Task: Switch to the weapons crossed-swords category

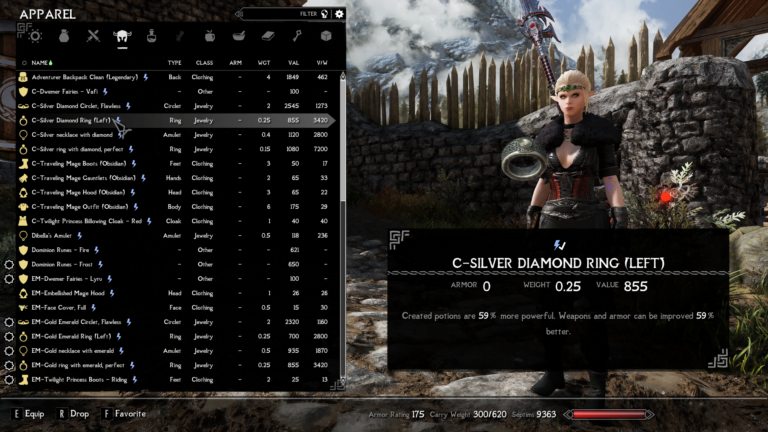Action: click(93, 36)
